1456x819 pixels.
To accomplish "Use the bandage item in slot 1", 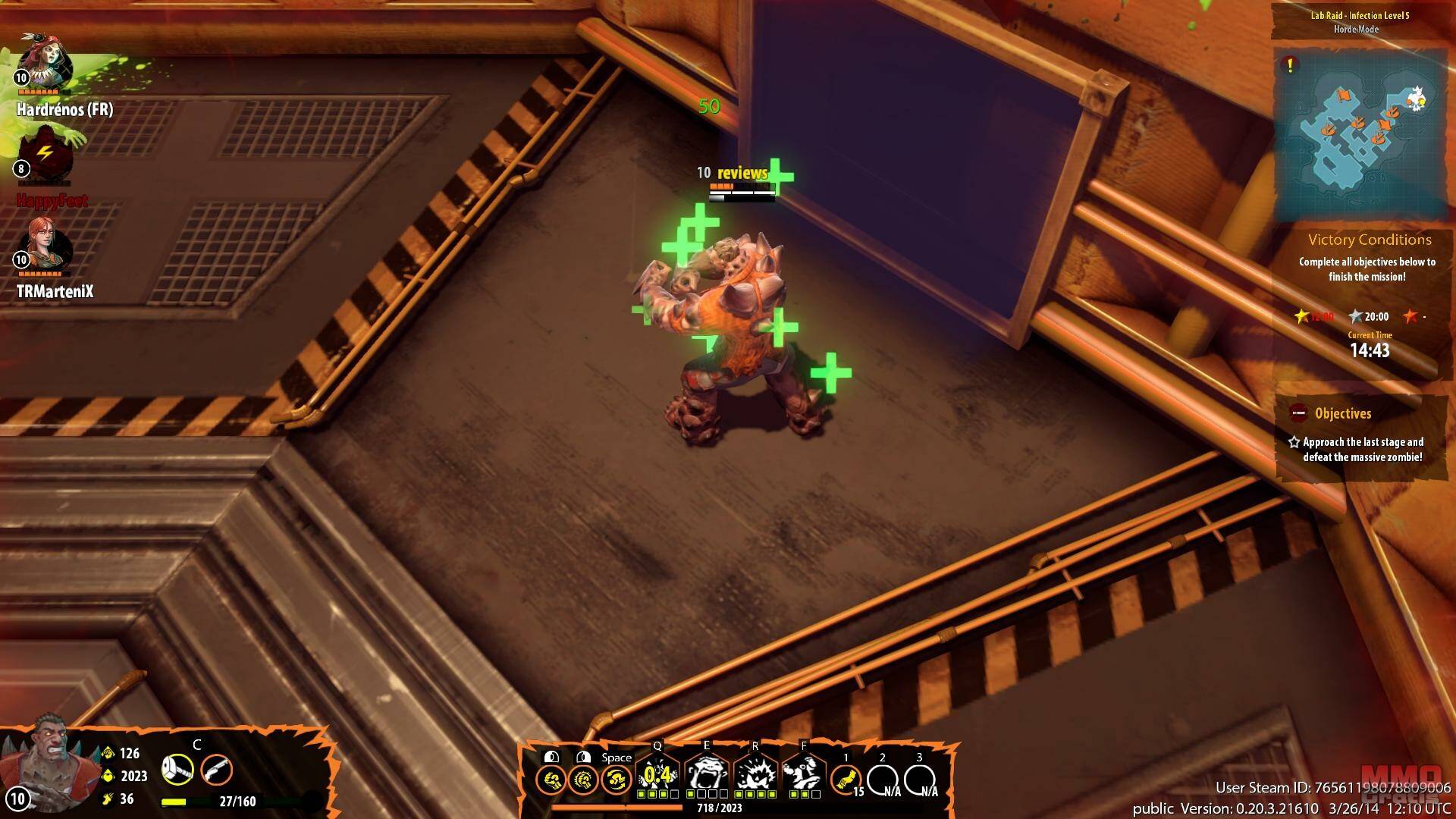I will [x=846, y=779].
